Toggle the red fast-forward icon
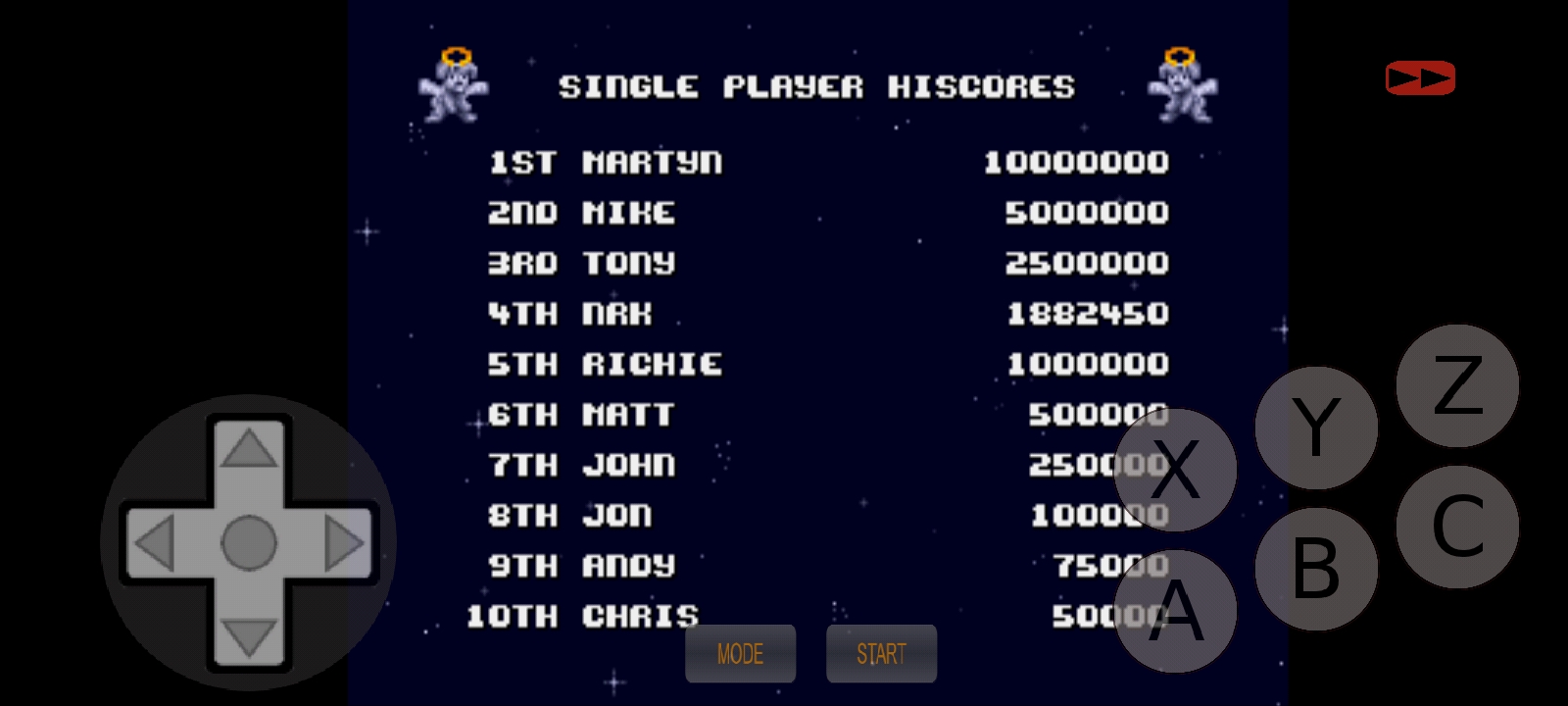 1420,78
